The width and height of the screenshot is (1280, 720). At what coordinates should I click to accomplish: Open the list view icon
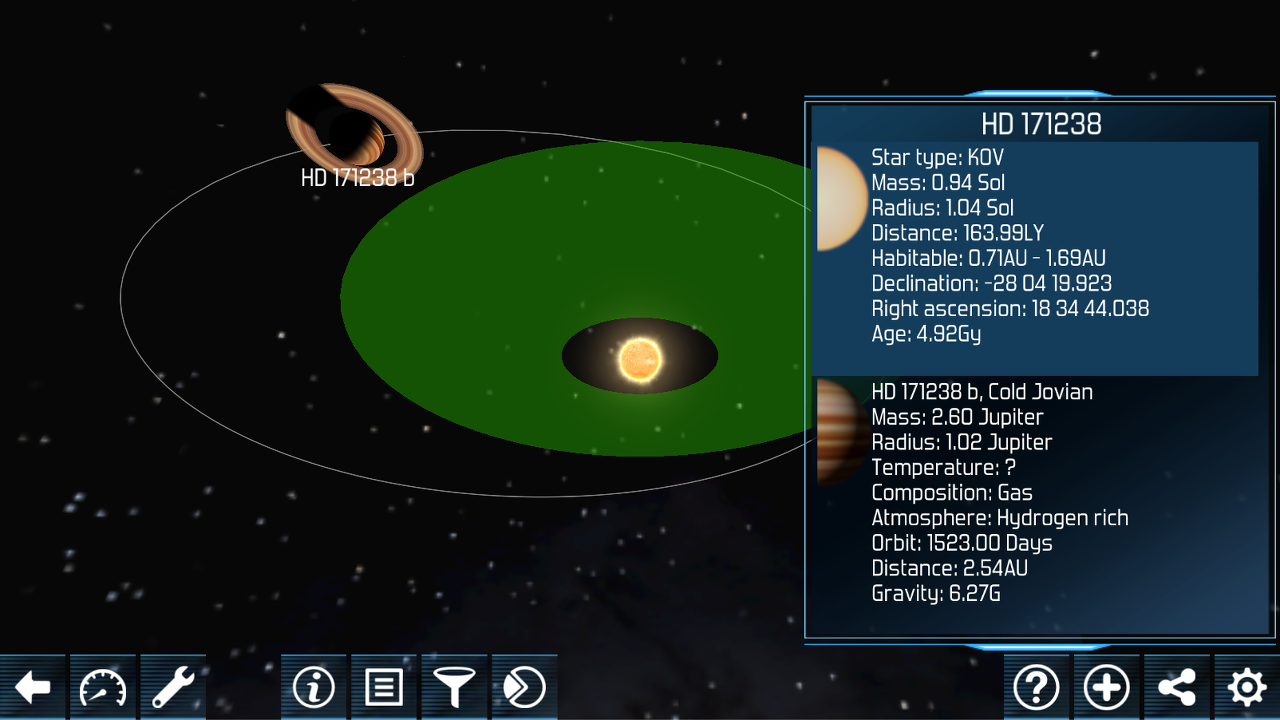pos(384,688)
